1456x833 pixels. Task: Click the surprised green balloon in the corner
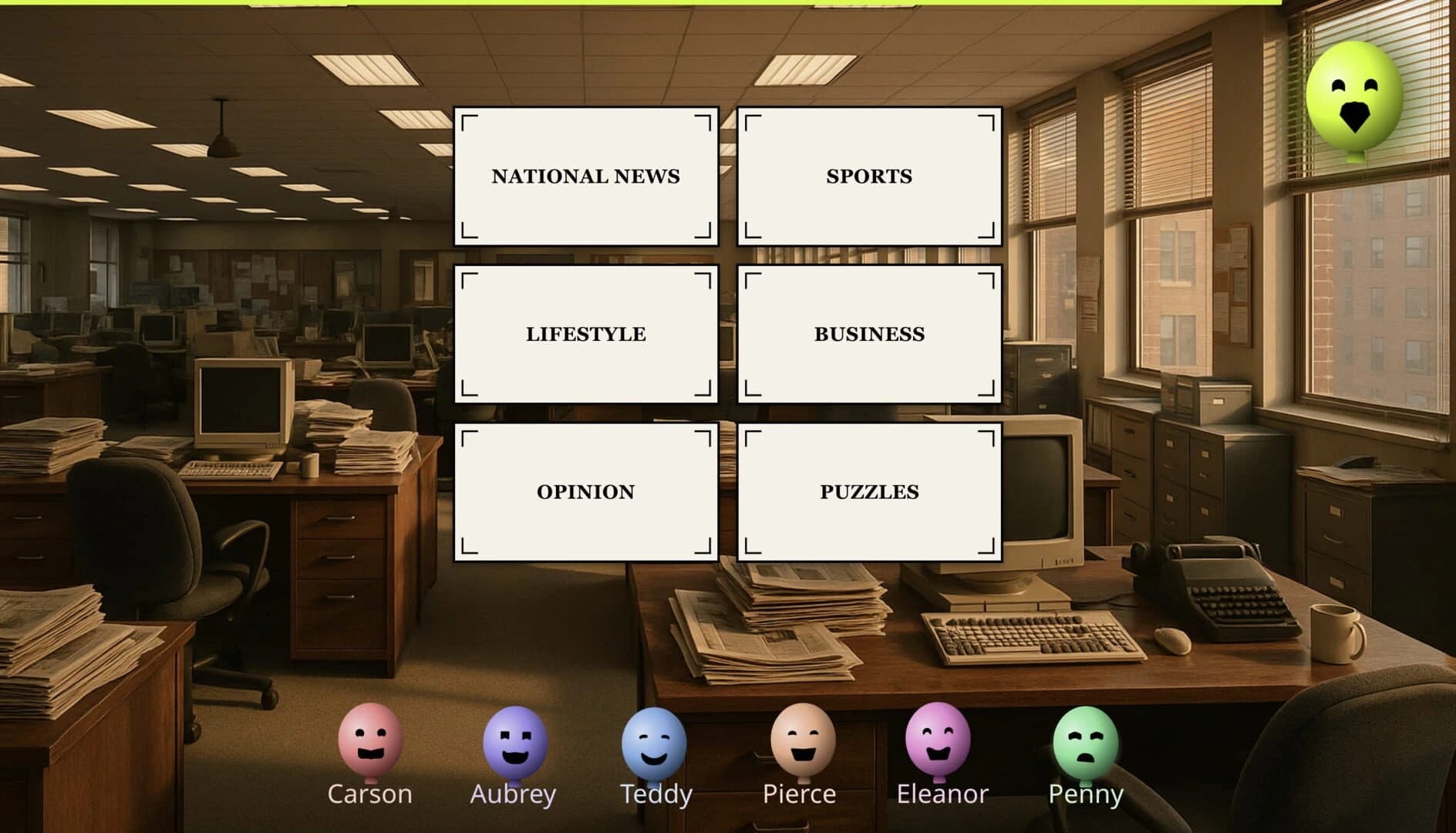[x=1356, y=100]
